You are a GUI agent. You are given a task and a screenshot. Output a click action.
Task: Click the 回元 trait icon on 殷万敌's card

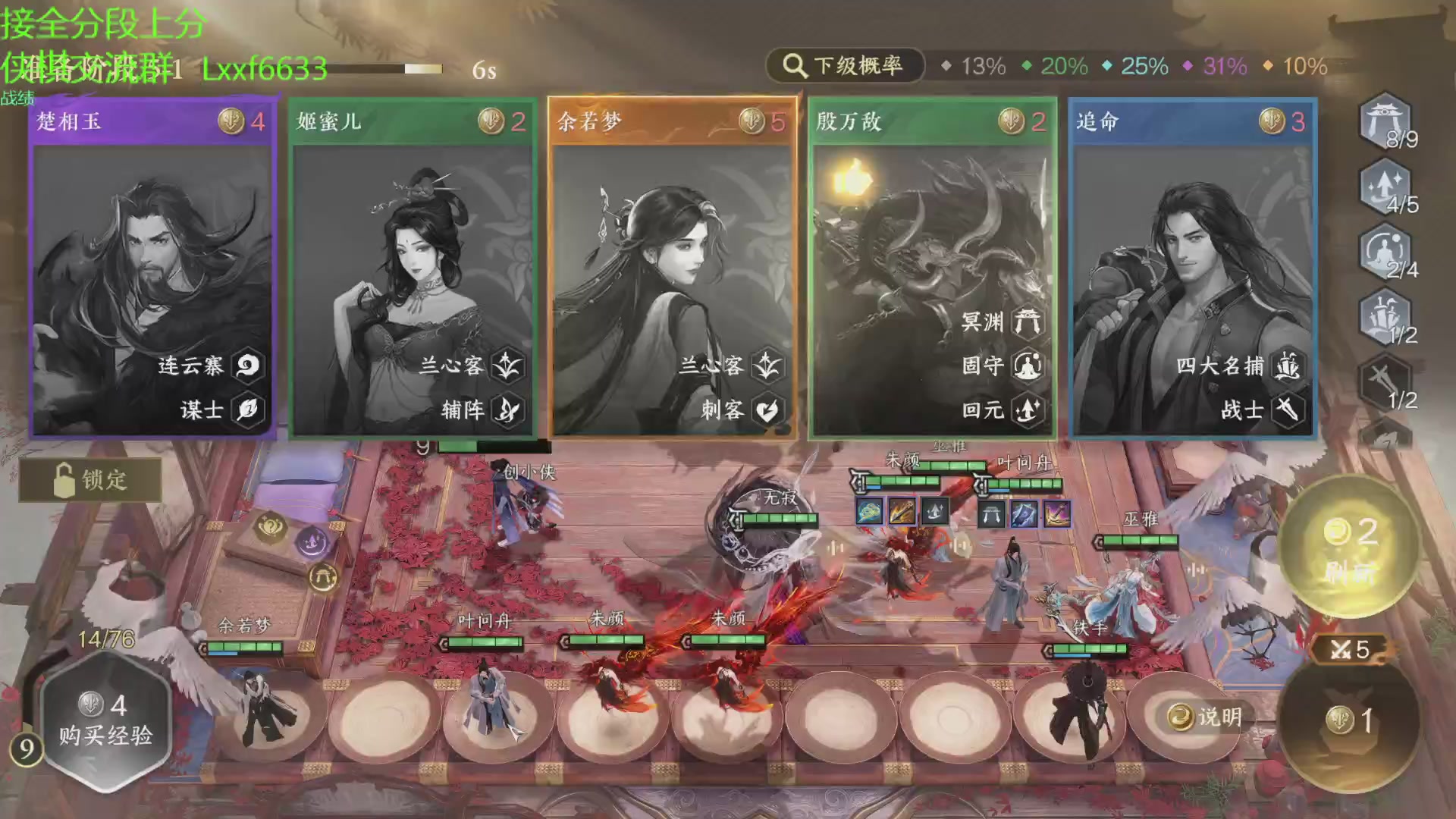tap(1029, 411)
